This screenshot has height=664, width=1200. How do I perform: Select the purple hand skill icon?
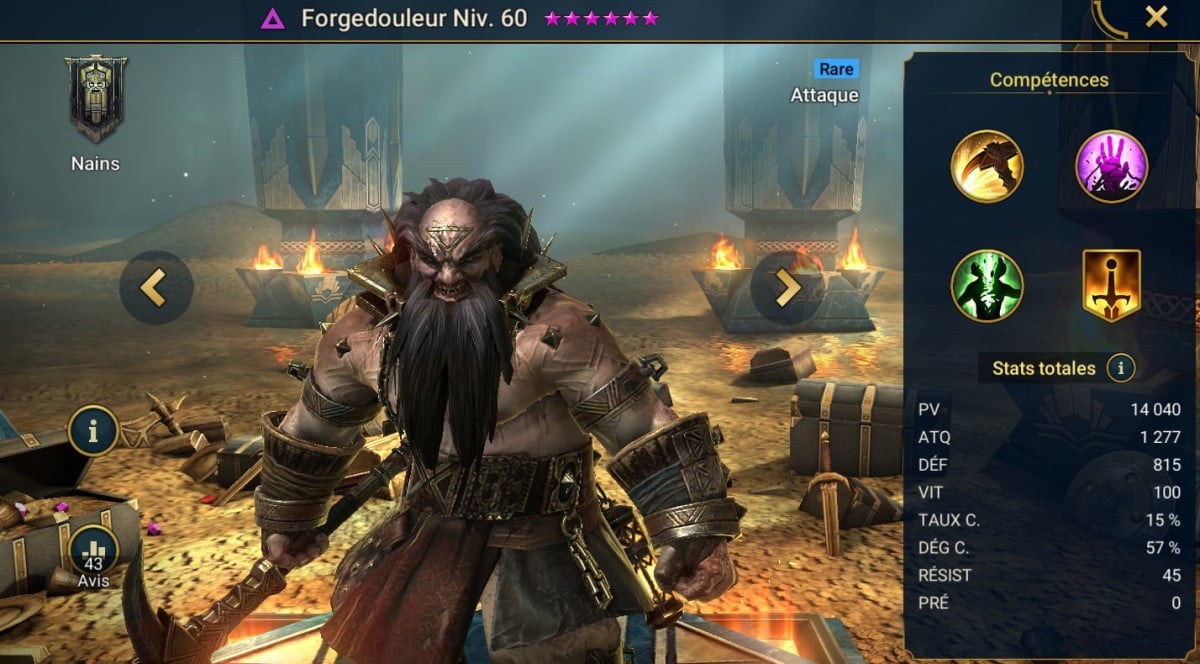point(1111,166)
